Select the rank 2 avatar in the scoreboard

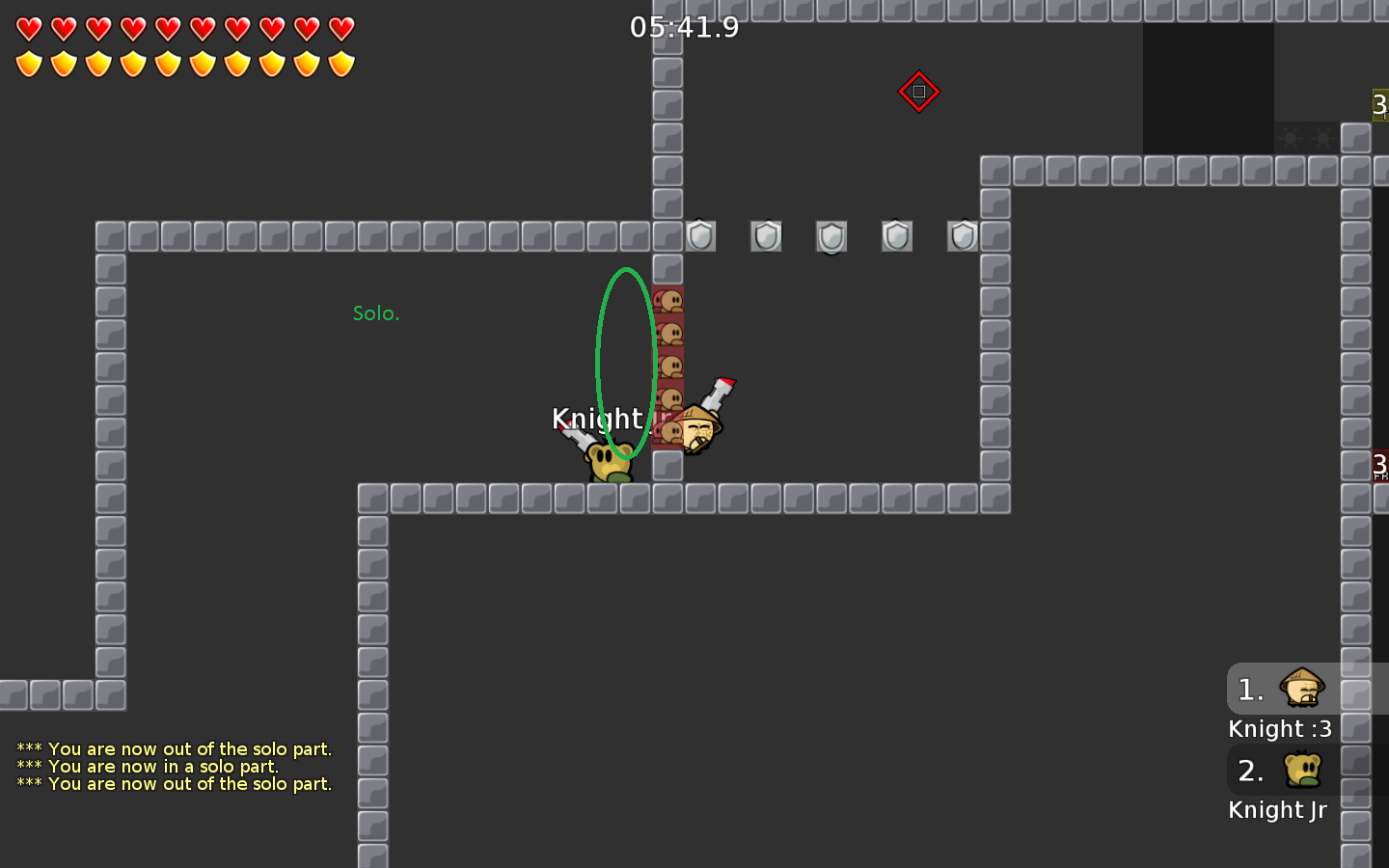(1301, 771)
